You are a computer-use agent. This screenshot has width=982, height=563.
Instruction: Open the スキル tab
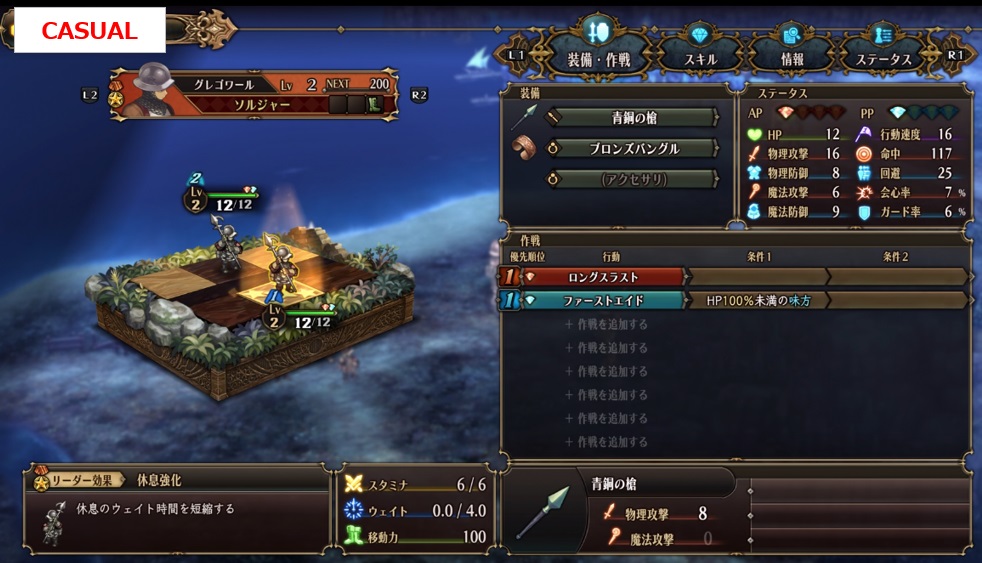(x=699, y=46)
